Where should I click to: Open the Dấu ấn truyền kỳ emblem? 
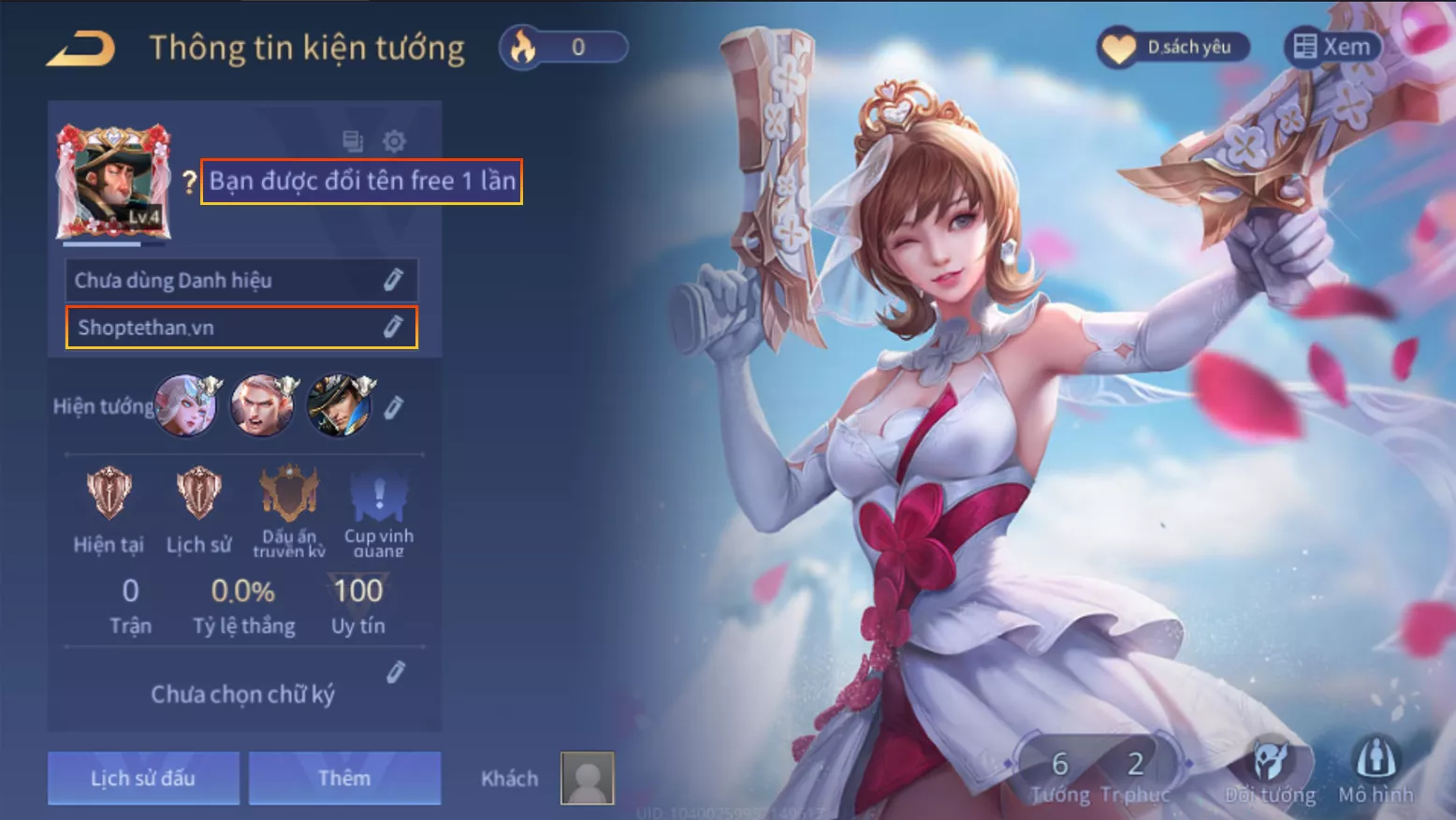click(288, 494)
